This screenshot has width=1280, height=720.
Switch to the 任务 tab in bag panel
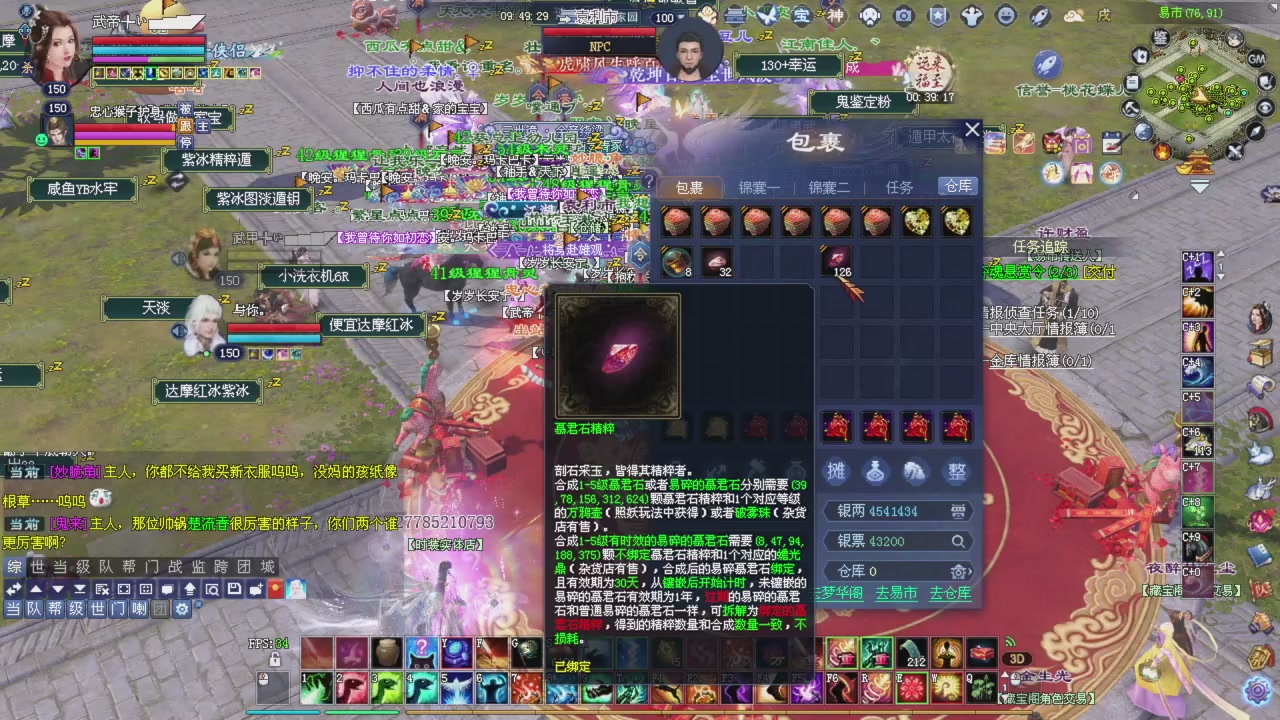click(x=897, y=187)
